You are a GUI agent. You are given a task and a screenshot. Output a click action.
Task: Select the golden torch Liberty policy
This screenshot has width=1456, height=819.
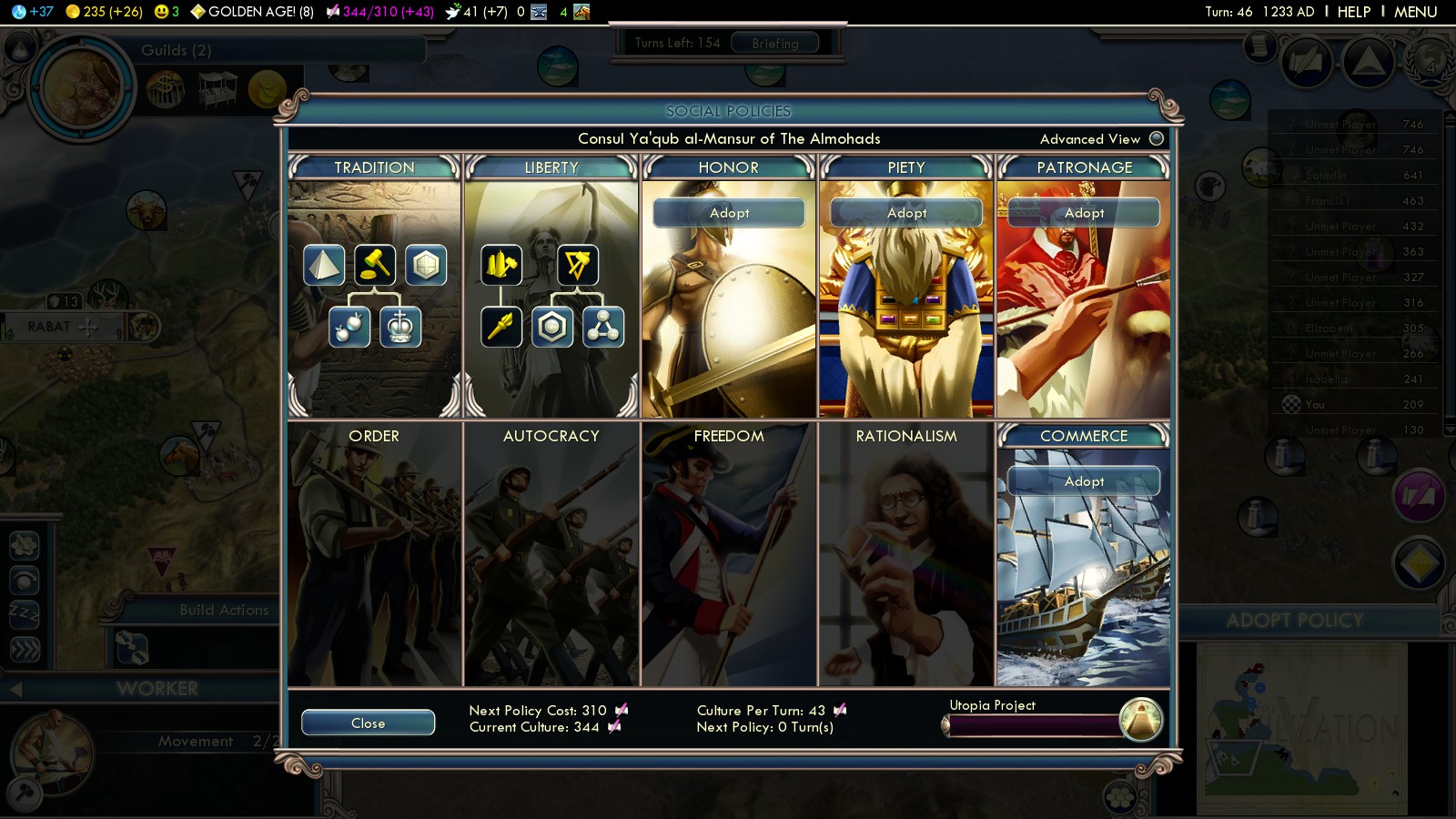501,328
